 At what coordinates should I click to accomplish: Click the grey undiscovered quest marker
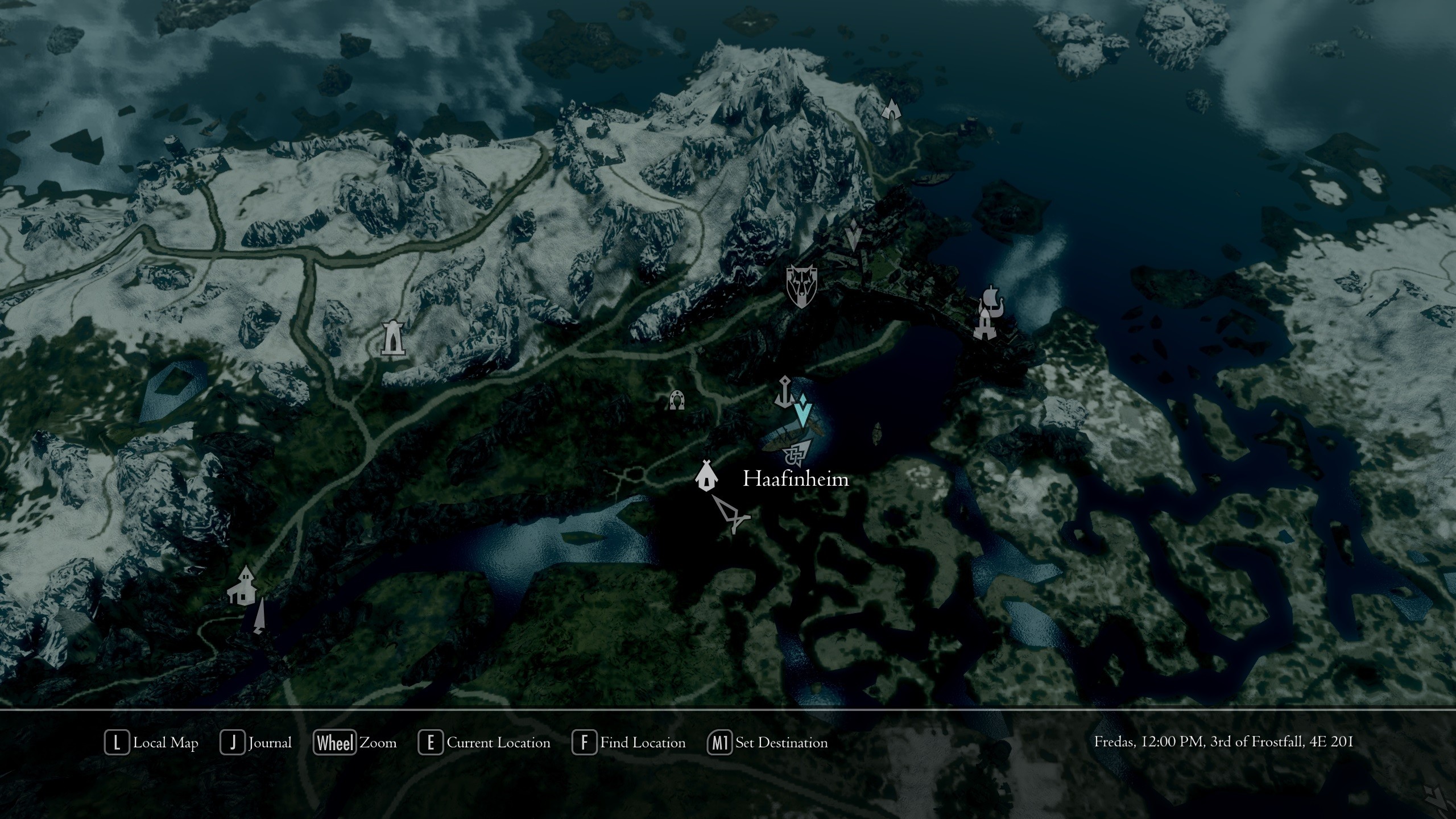pos(852,235)
